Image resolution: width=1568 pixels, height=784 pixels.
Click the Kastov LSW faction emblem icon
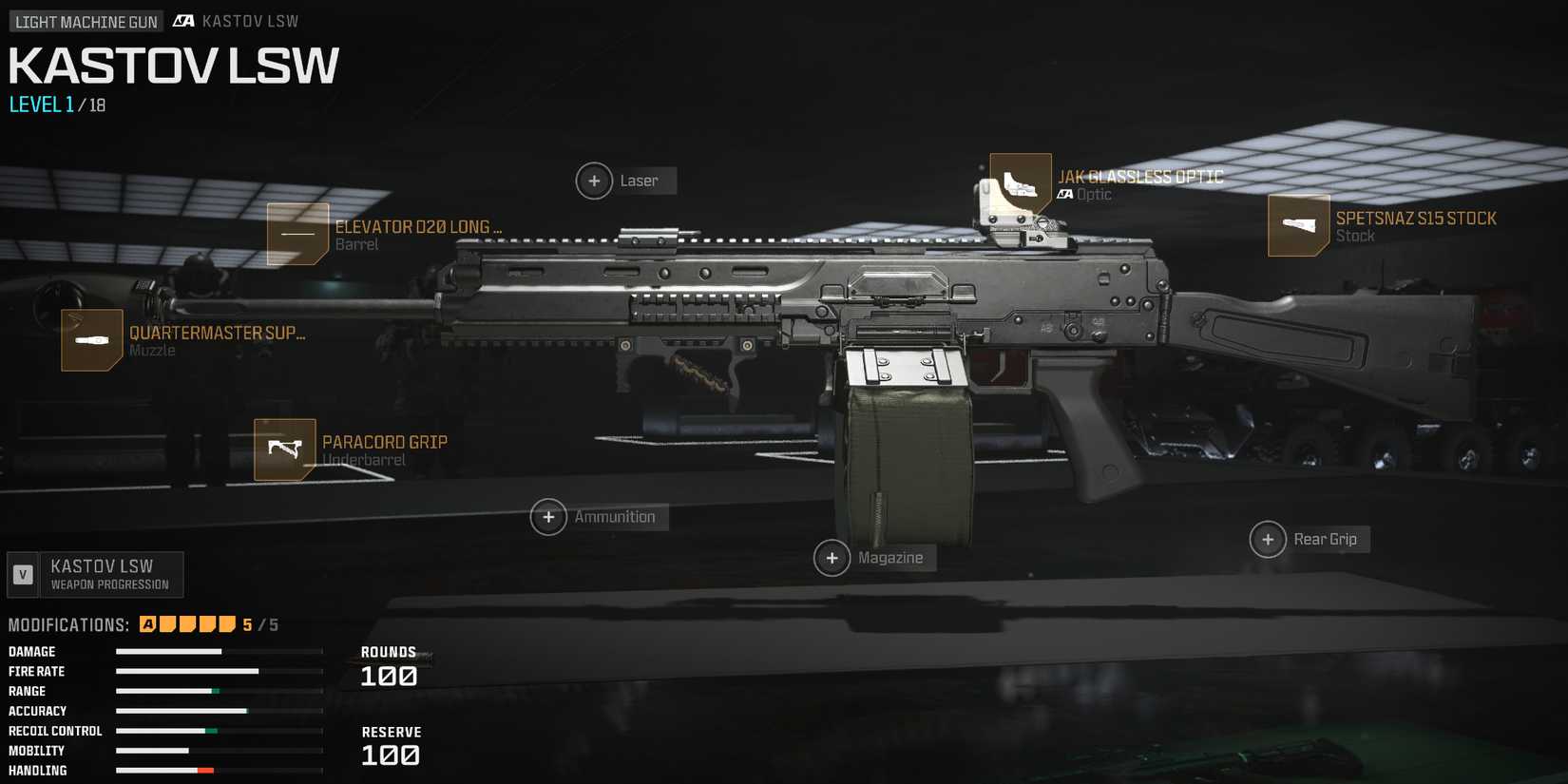coord(182,20)
